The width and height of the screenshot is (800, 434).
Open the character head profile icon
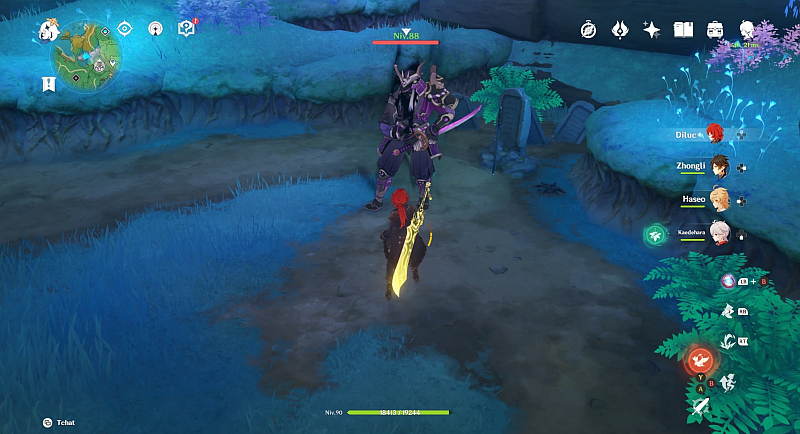(747, 30)
